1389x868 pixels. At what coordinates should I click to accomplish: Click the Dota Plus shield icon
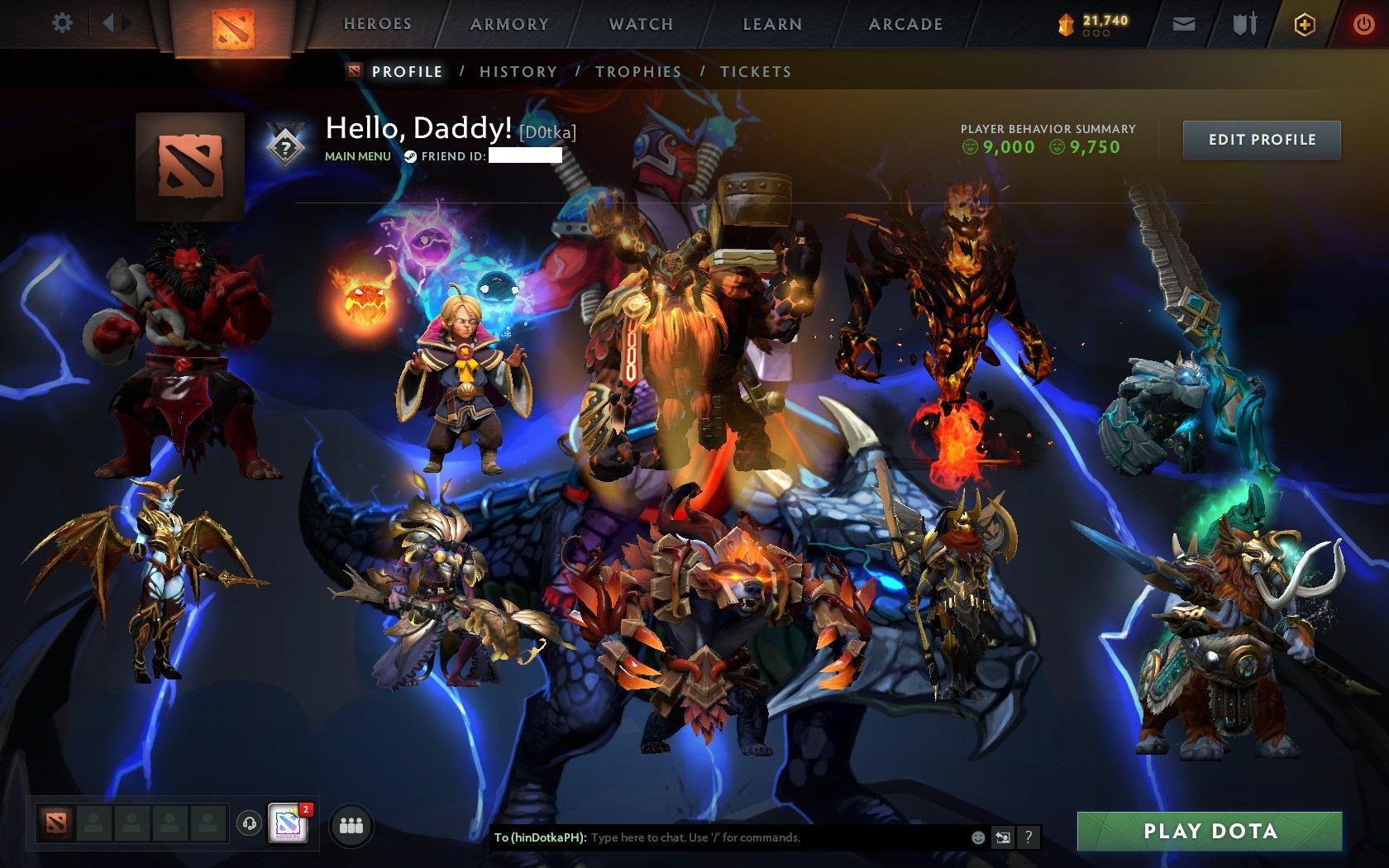(1304, 23)
